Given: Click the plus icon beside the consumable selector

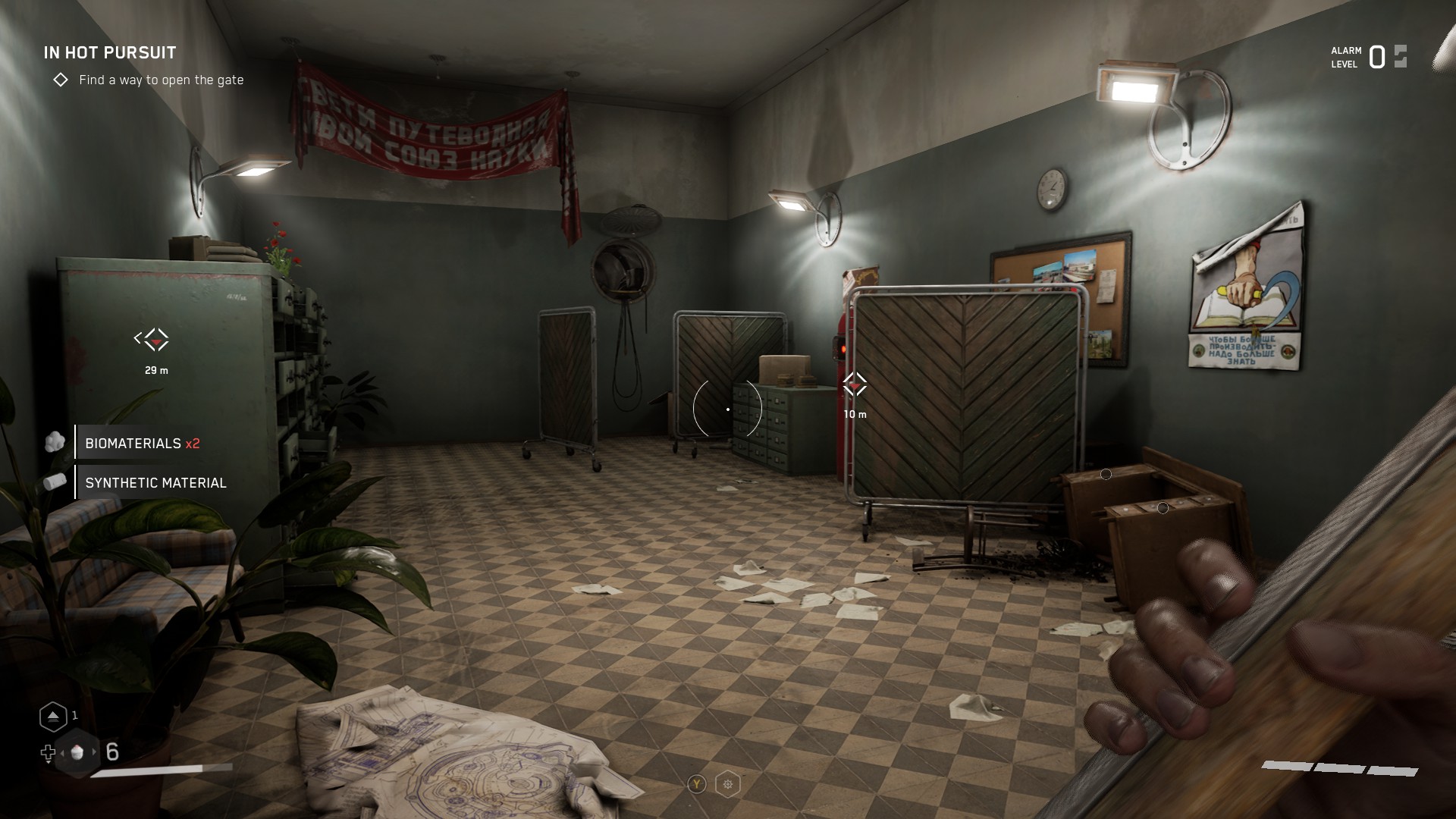Looking at the screenshot, I should 49,752.
